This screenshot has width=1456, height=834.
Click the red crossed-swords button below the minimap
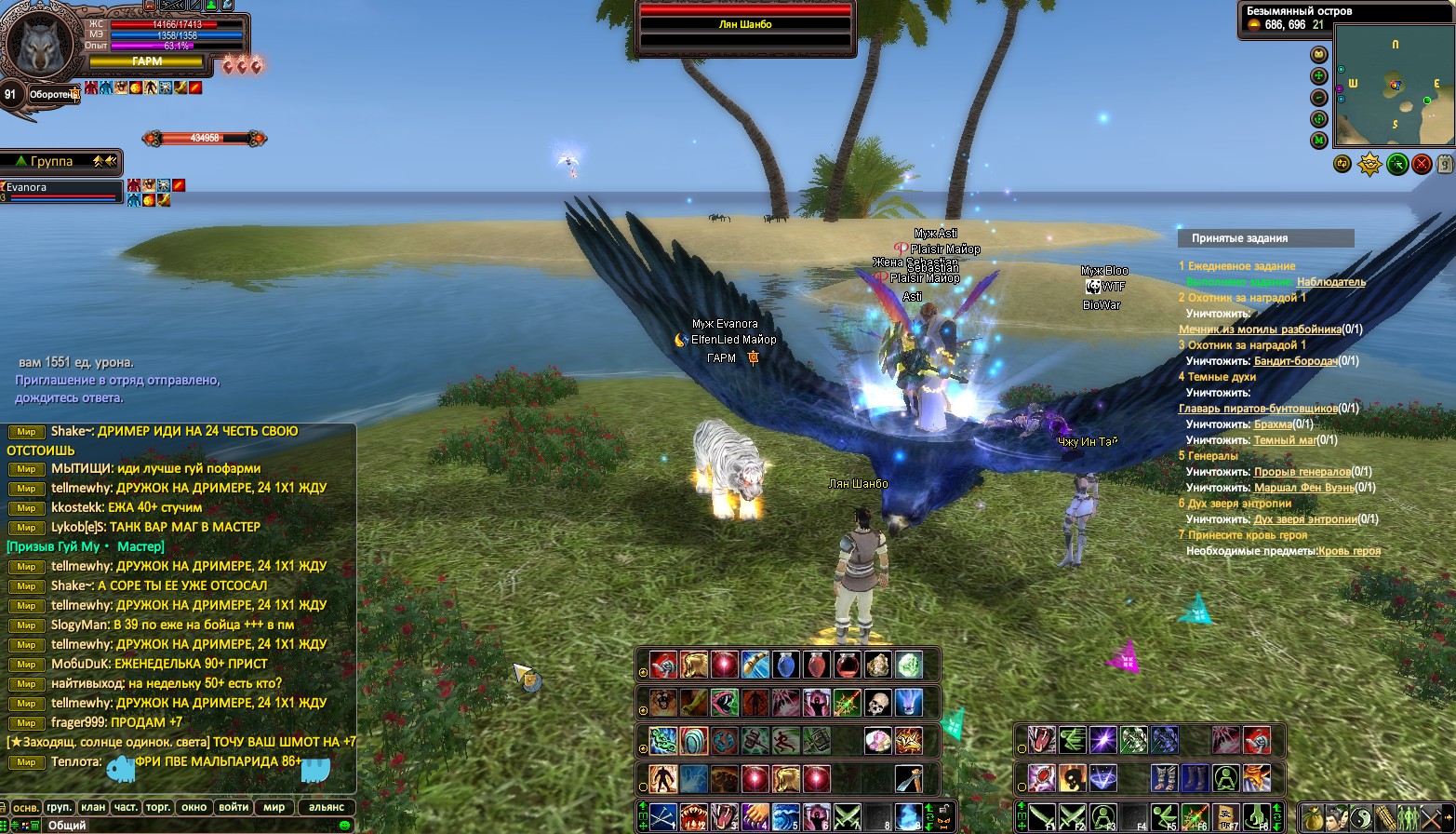click(x=1422, y=164)
